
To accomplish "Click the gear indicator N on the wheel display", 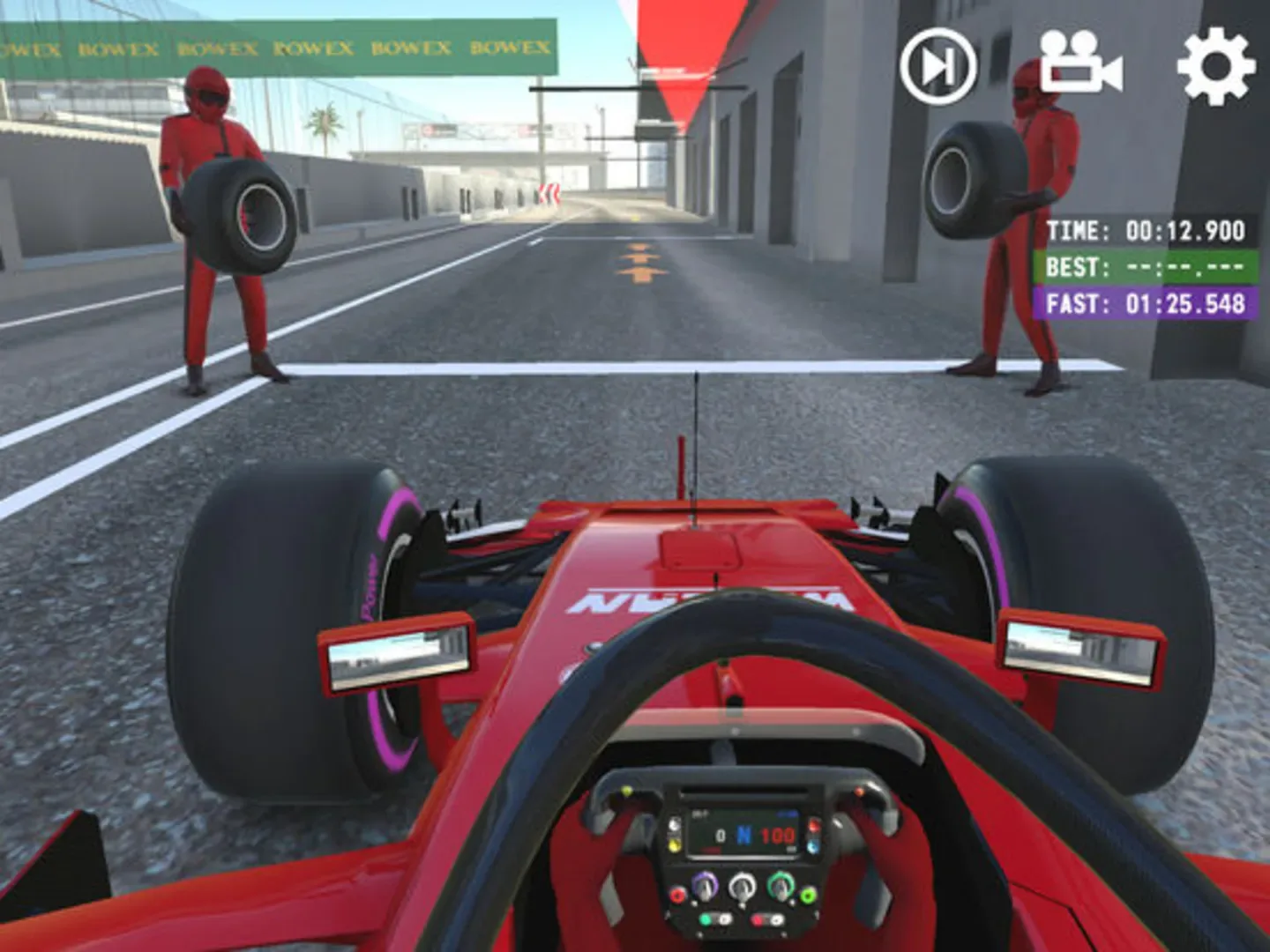I will [x=743, y=837].
